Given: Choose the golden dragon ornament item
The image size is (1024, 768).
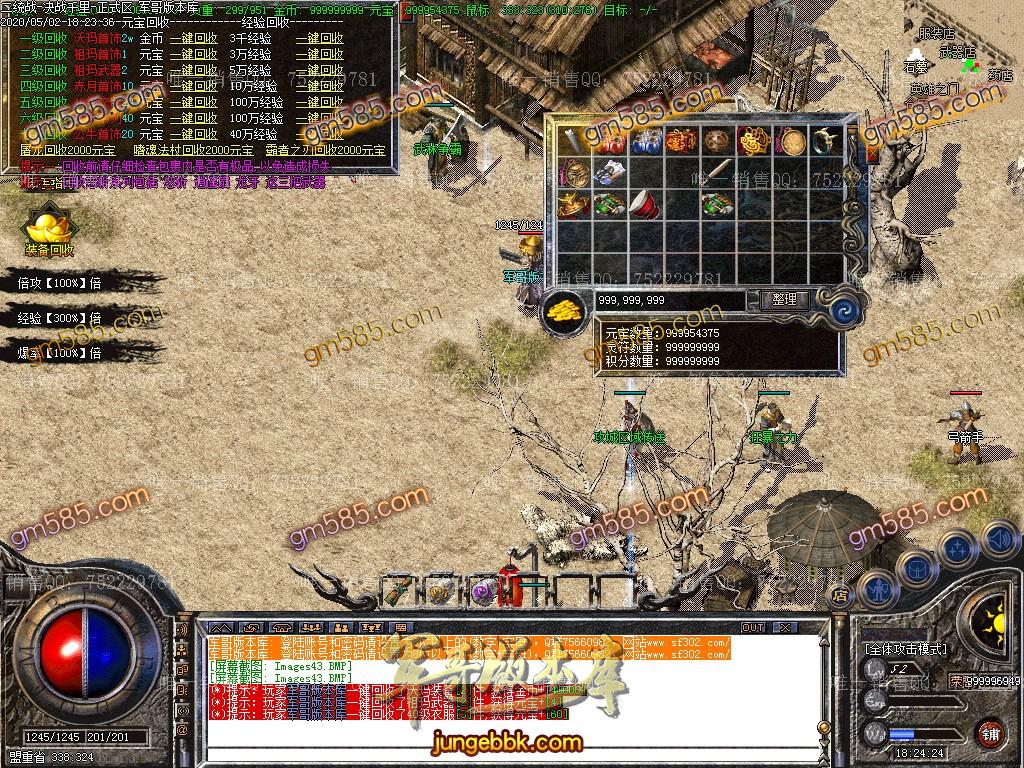Looking at the screenshot, I should [x=753, y=142].
